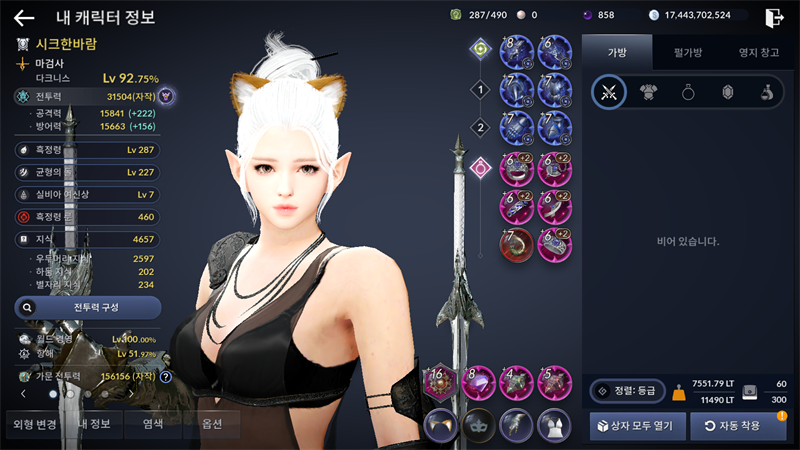Viewport: 800px width, 450px height.
Task: Select the 가방 tab
Action: [x=616, y=52]
